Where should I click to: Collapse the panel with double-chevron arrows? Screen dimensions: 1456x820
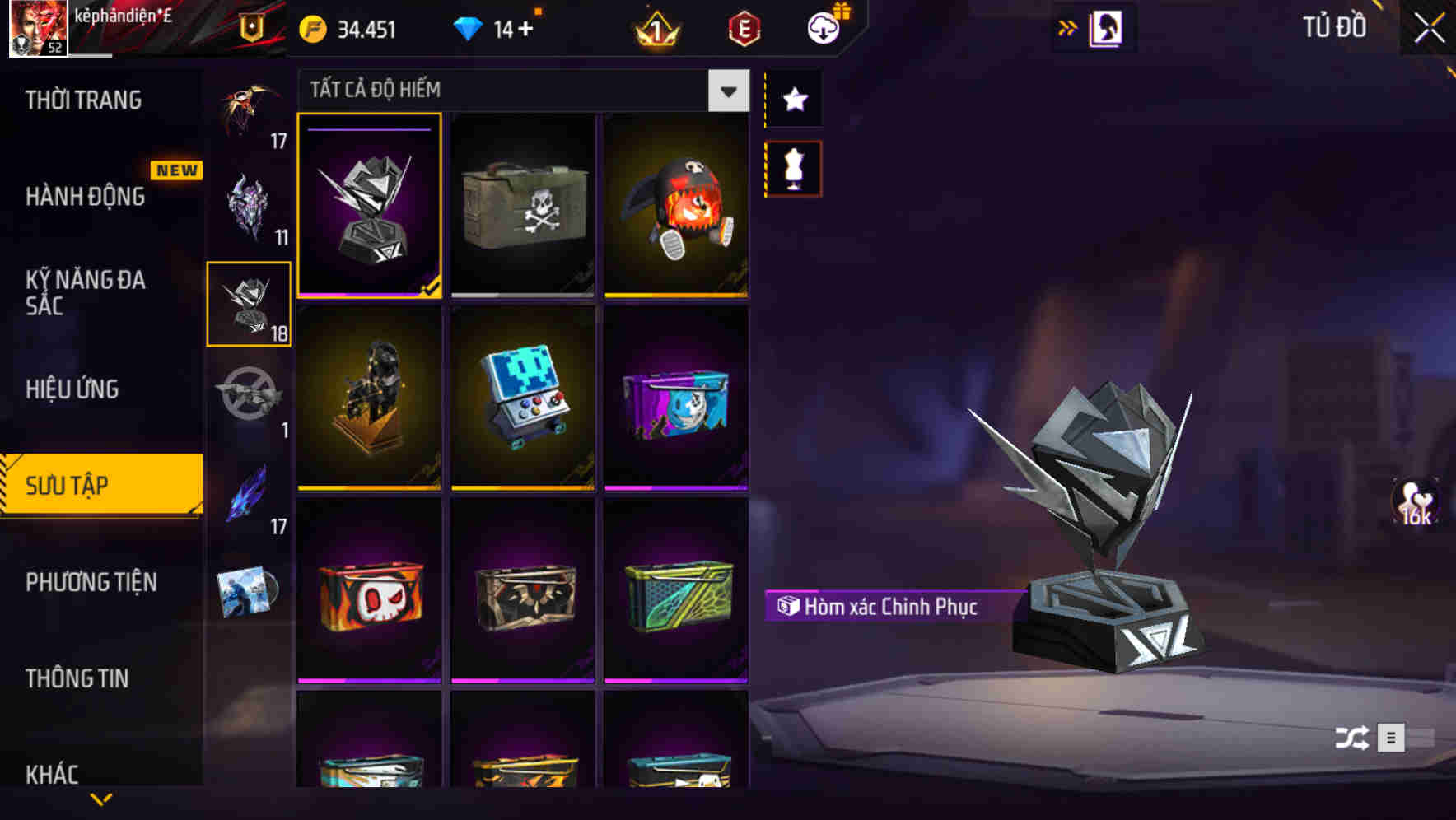pos(1067,26)
